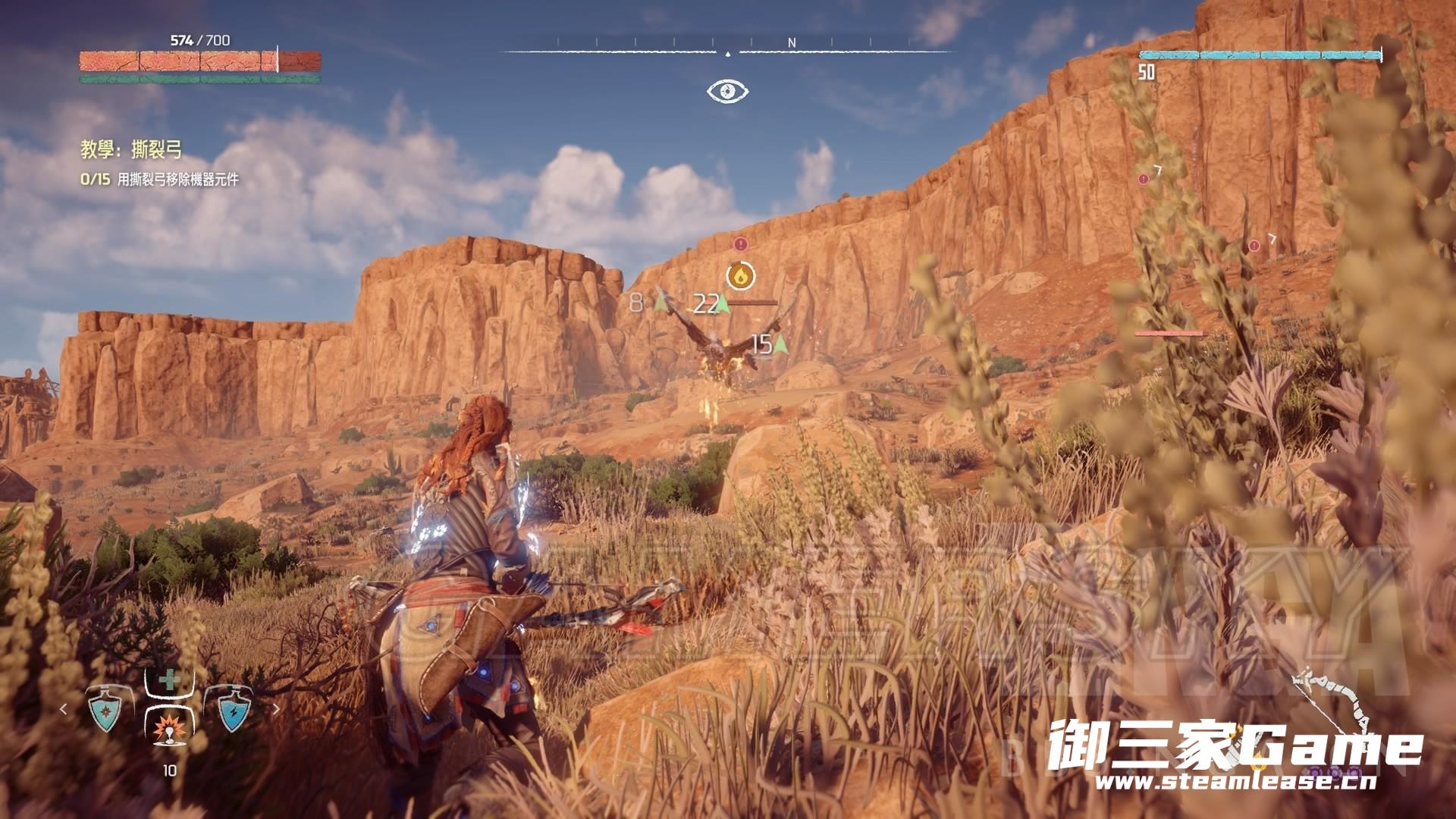
Task: Cycle quick items with the right arrow
Action: click(276, 710)
